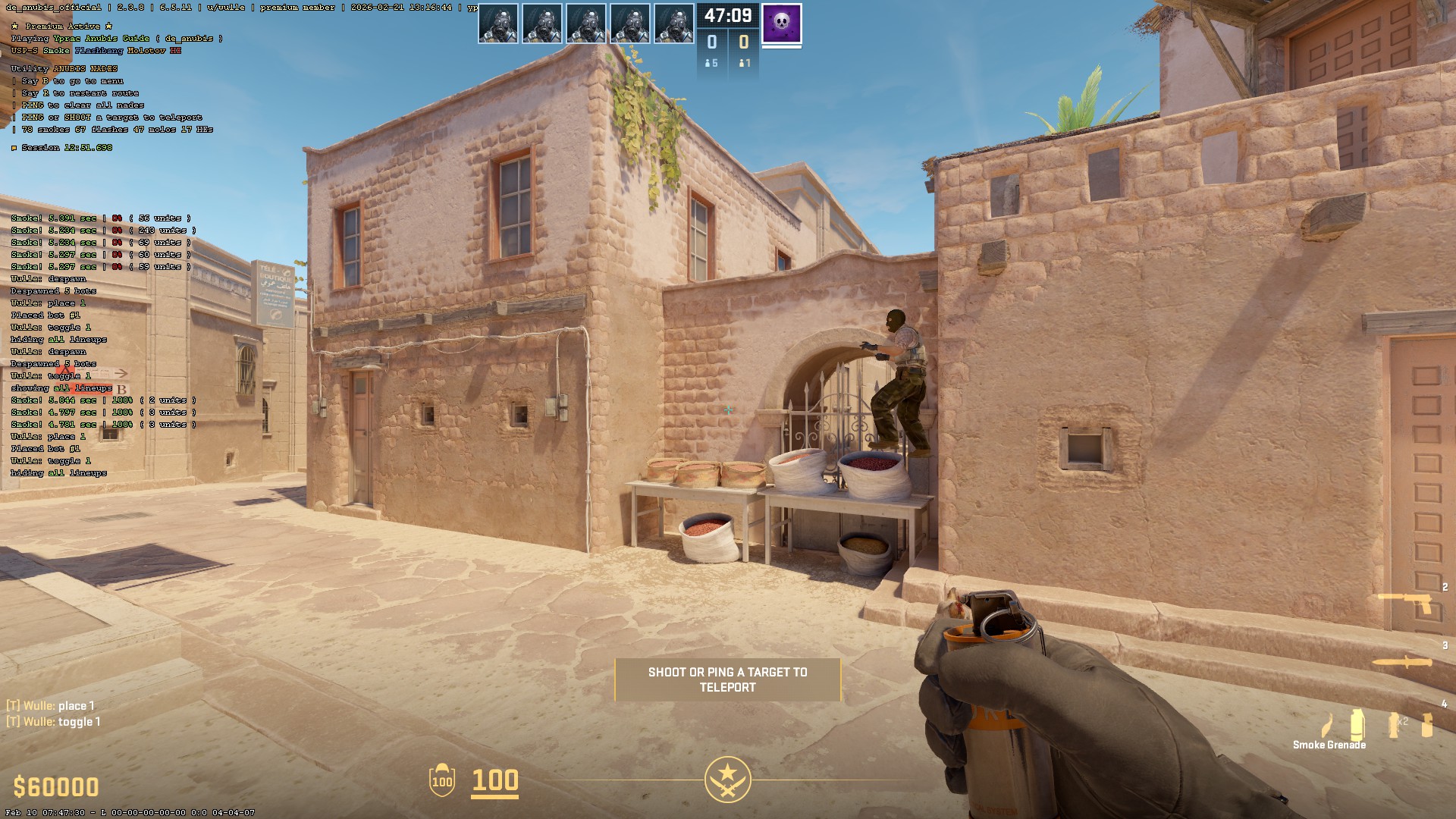Select the highlighted Smoke Grenade icon
Screen dimensions: 1456x819
1357,724
